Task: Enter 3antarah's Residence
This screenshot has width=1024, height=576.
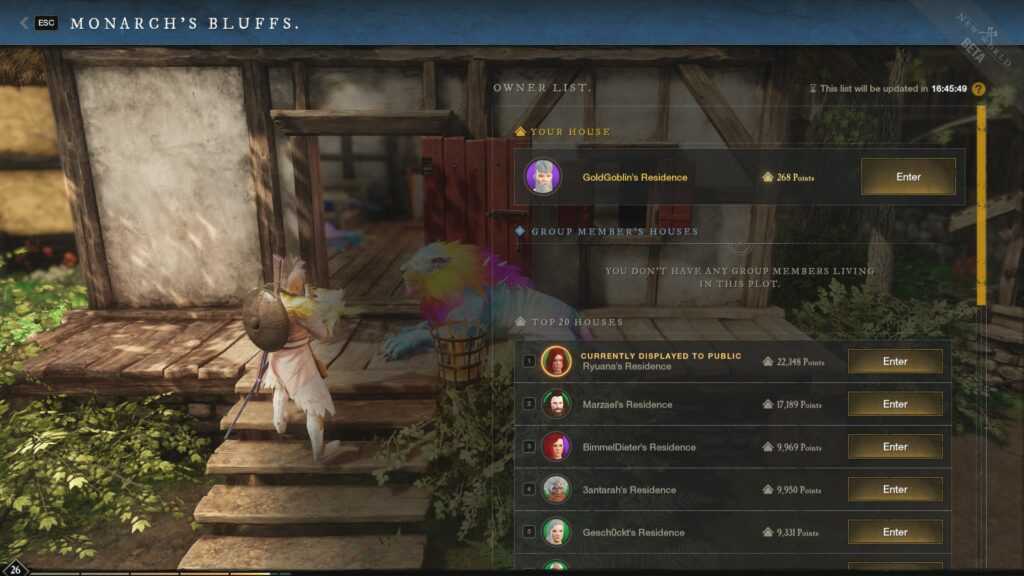Action: tap(895, 489)
